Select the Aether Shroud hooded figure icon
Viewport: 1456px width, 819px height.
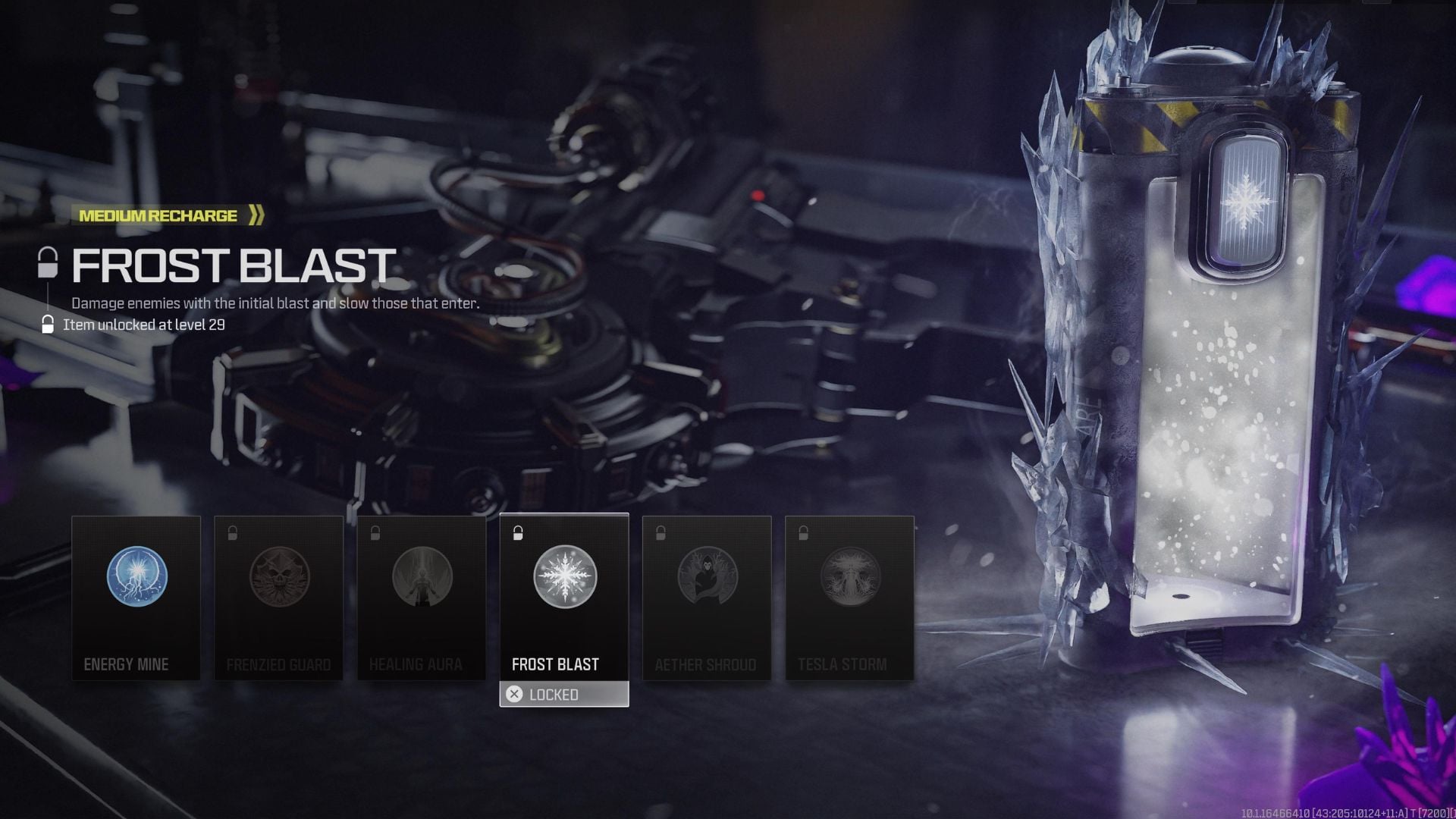coord(706,577)
